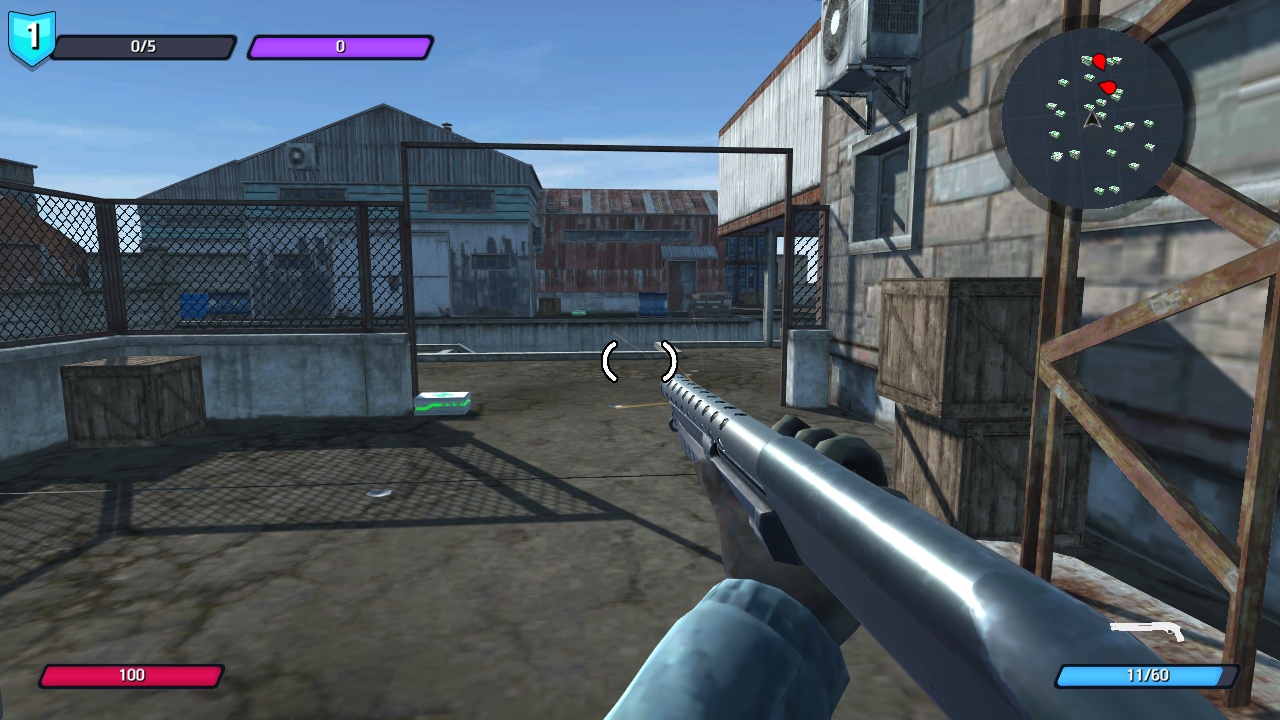Viewport: 1280px width, 720px height.
Task: Click the shotgun weapon icon above the ammo bar
Action: point(1145,632)
